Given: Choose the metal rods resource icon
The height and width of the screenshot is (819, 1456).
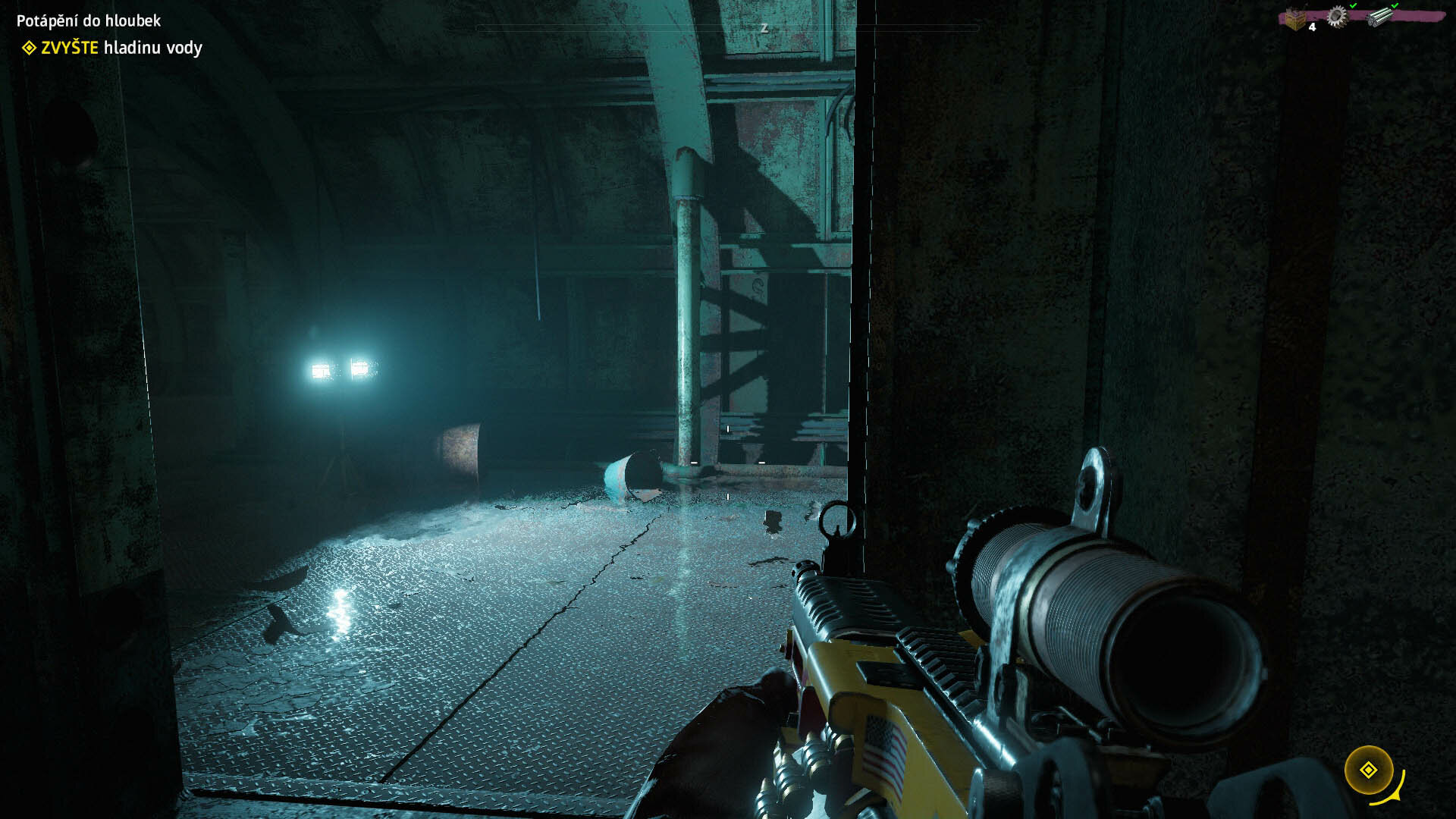Looking at the screenshot, I should click(x=1381, y=17).
